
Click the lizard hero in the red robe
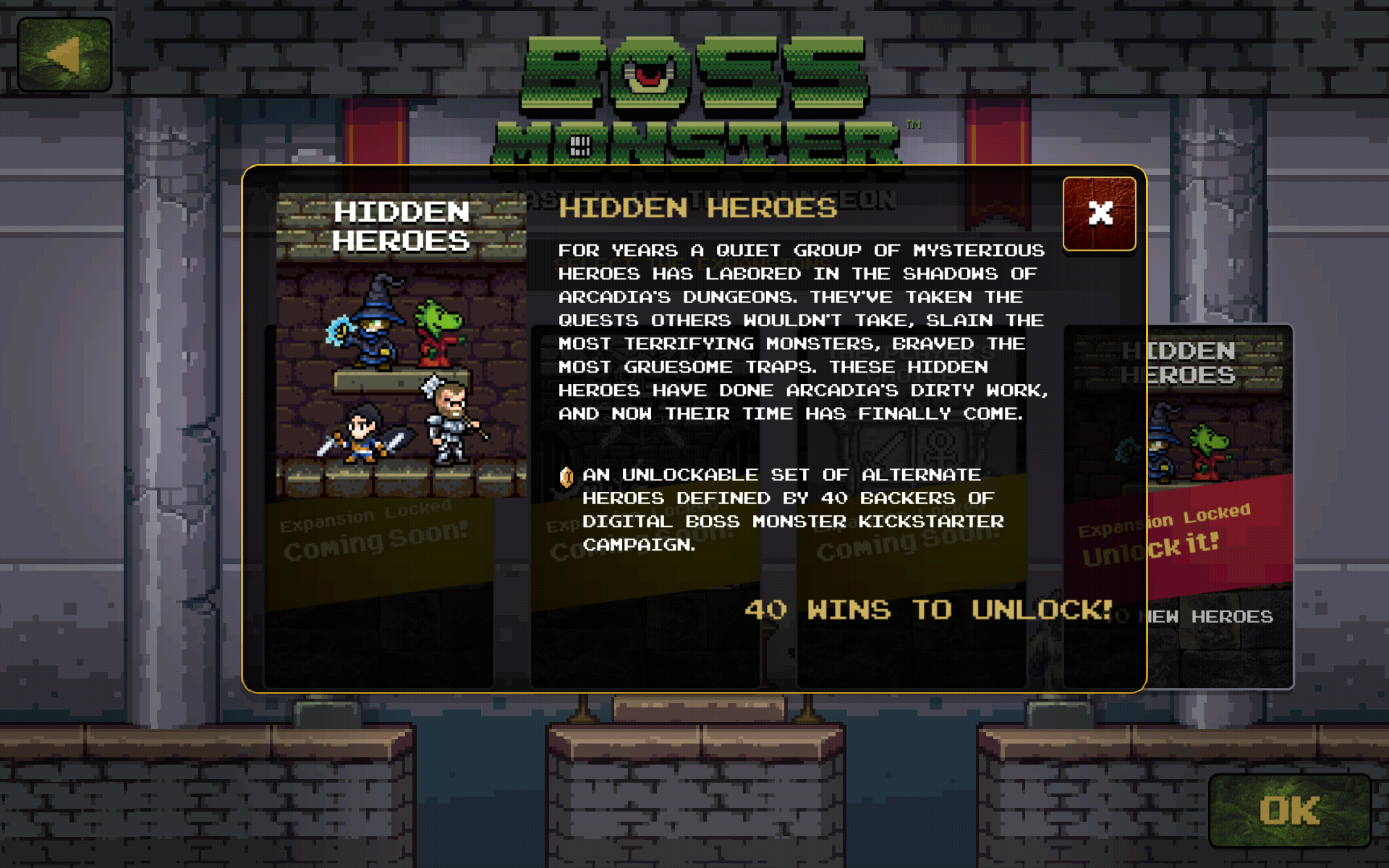point(440,333)
